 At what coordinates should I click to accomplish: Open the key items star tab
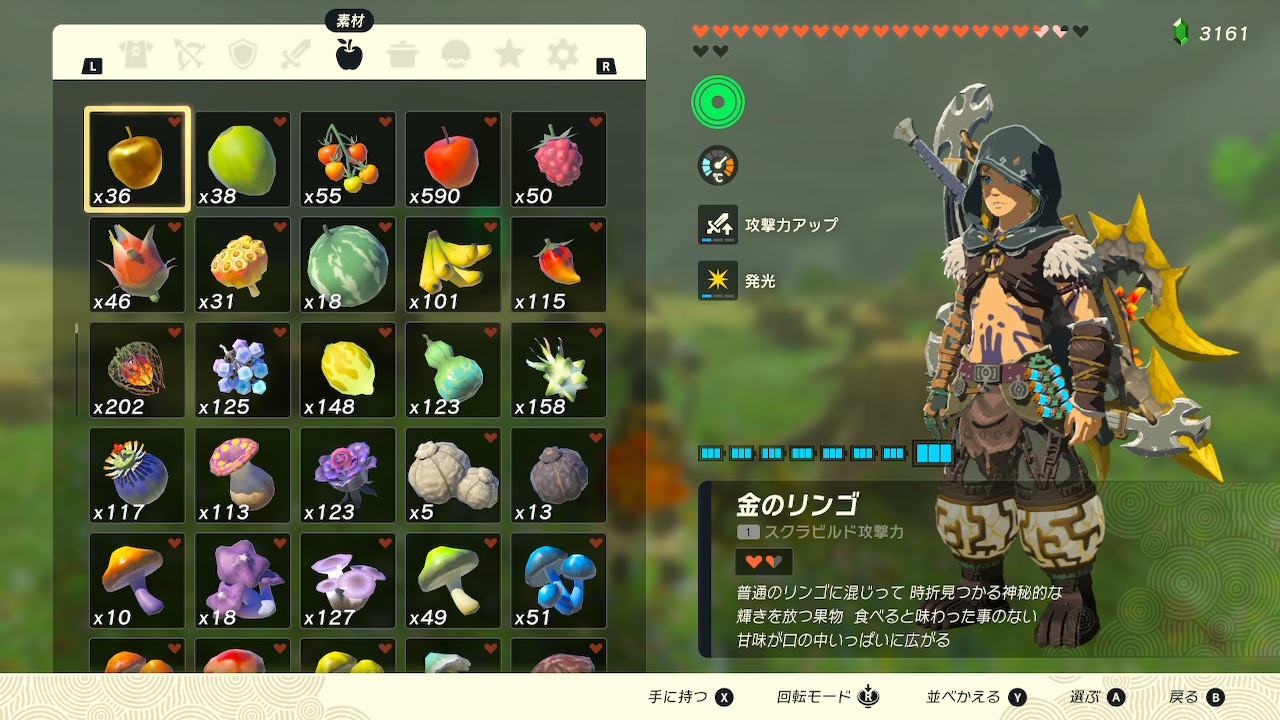click(509, 54)
